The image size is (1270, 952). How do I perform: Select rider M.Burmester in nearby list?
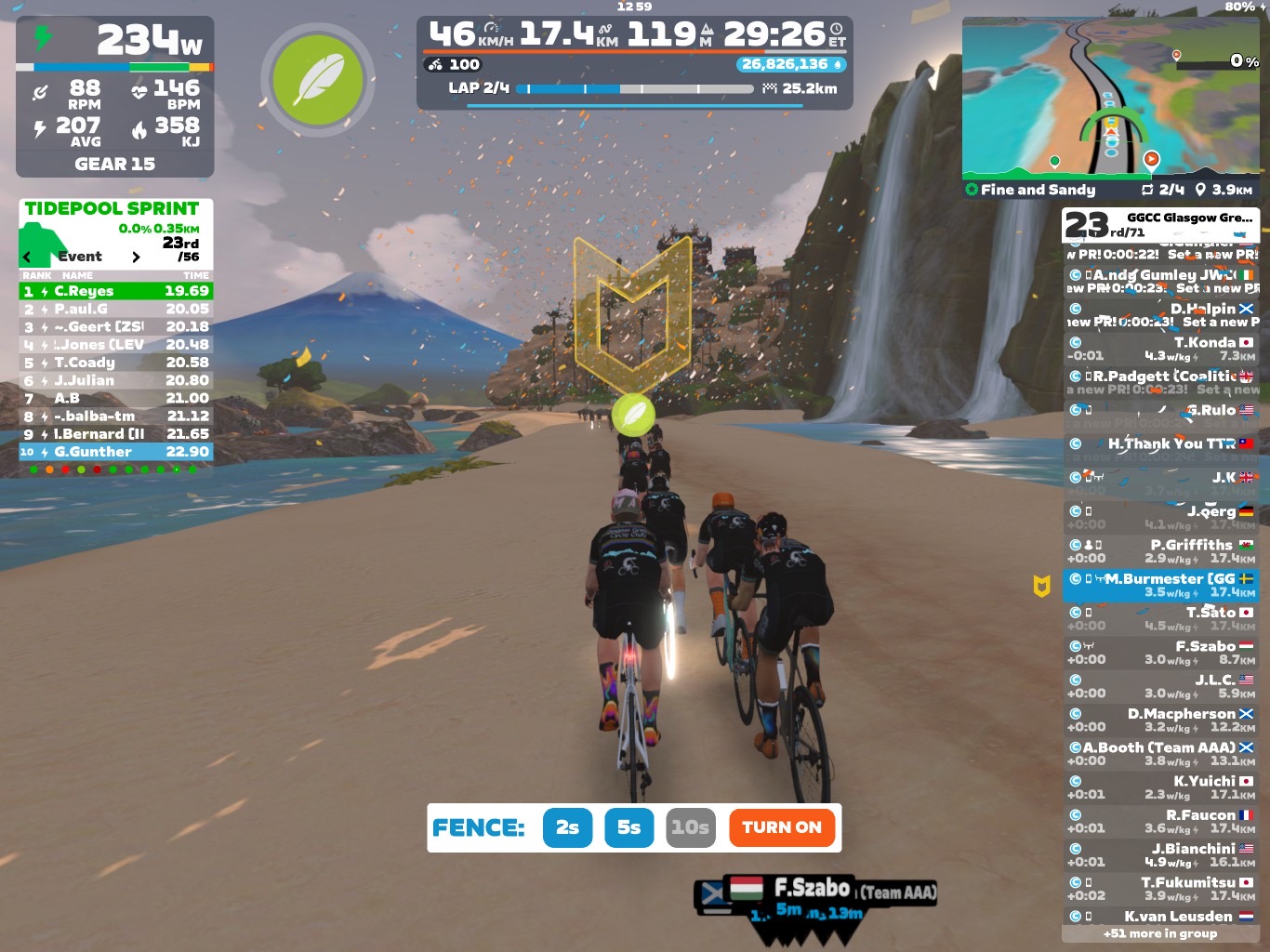click(x=1160, y=585)
